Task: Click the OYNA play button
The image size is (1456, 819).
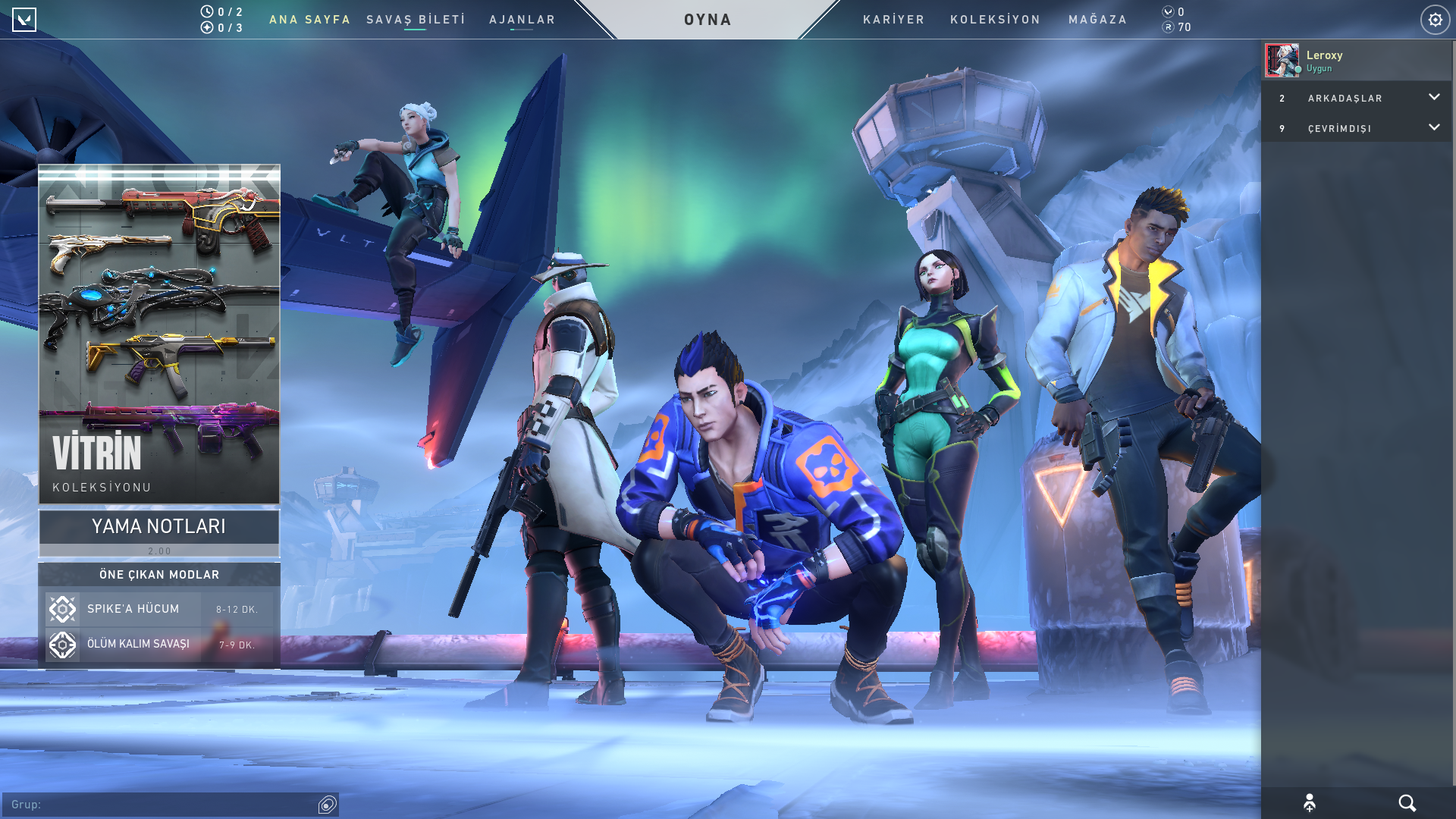Action: (x=708, y=20)
